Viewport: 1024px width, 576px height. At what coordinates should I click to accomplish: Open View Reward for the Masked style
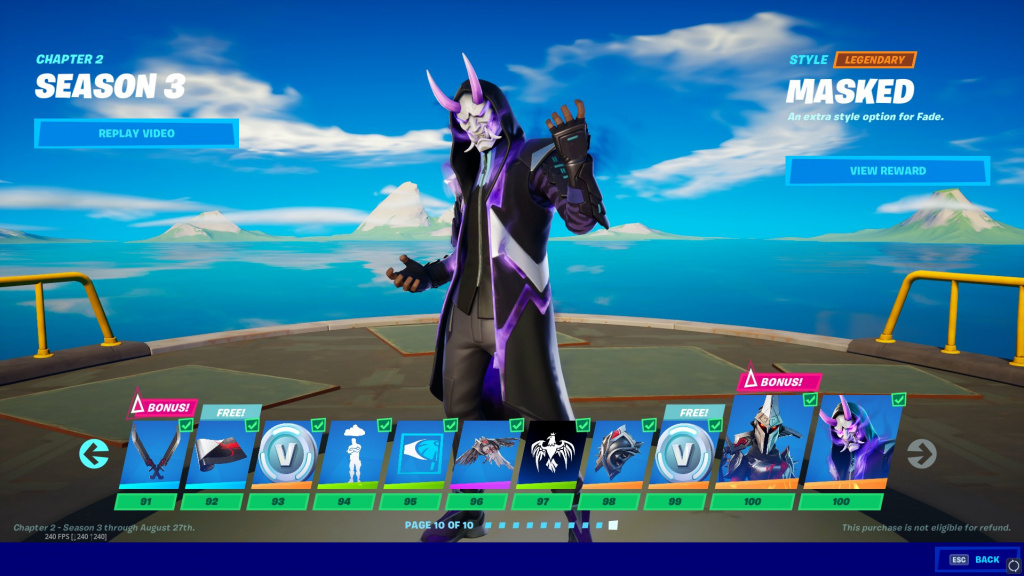(887, 171)
